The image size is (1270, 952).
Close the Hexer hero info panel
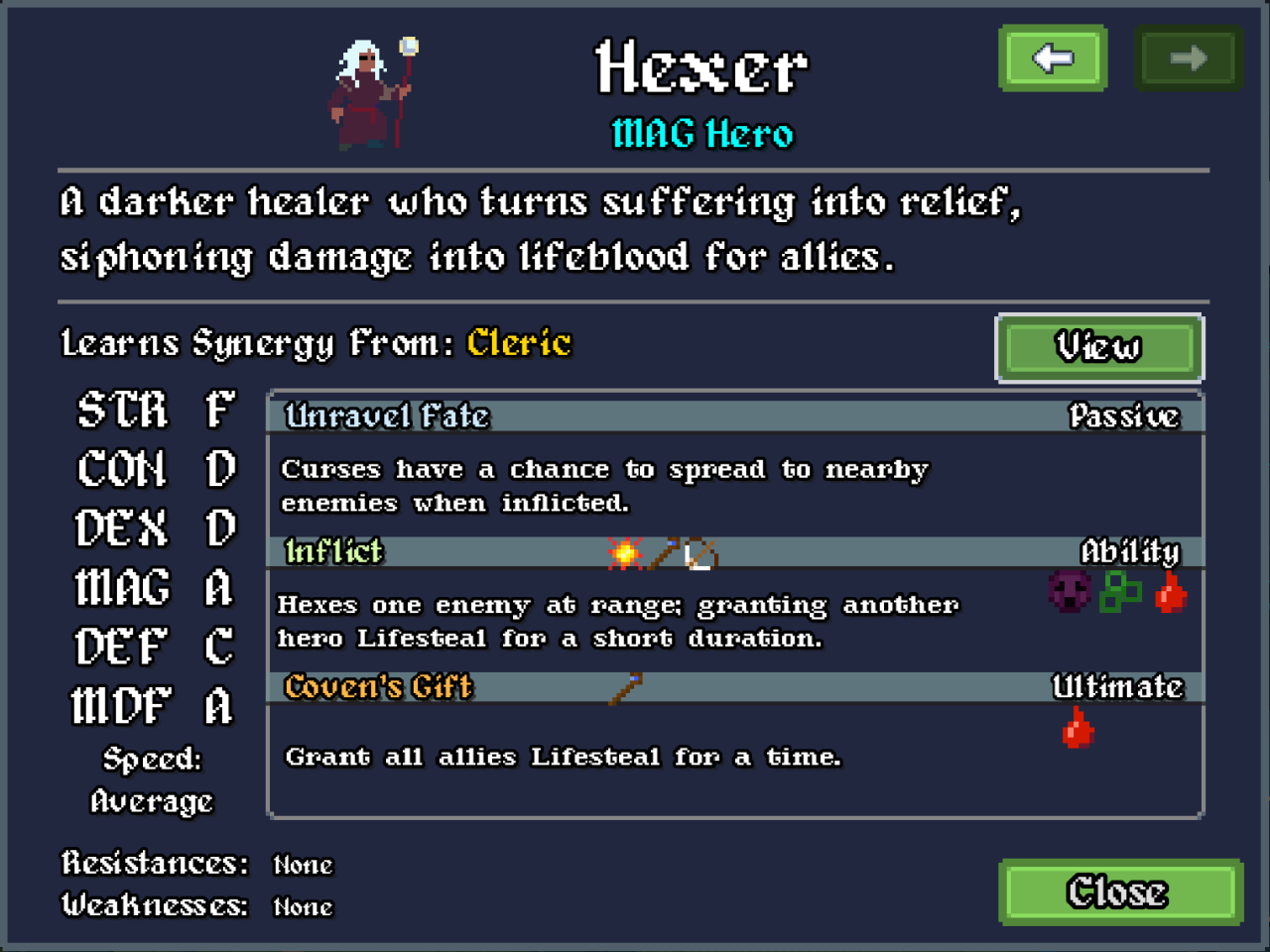1120,892
